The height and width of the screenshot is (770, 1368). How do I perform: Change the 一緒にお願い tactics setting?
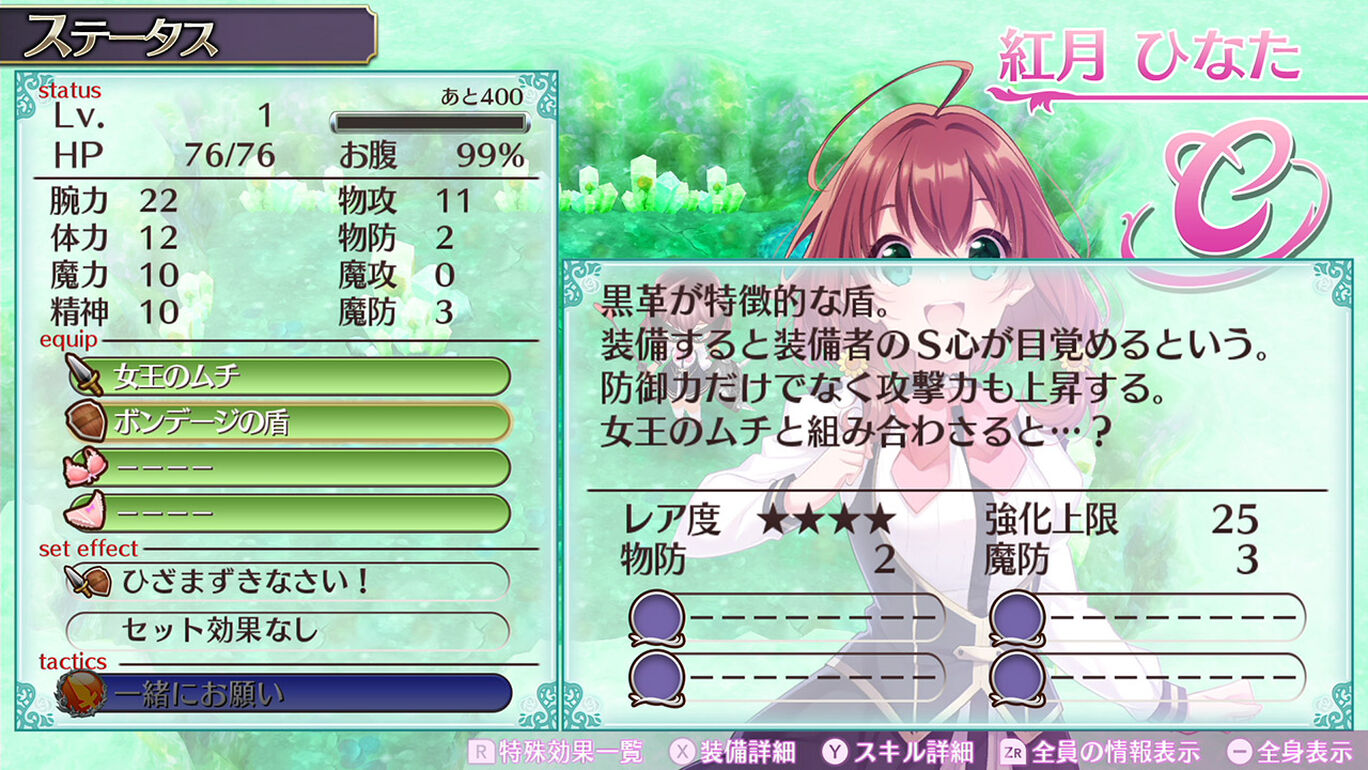[x=288, y=692]
